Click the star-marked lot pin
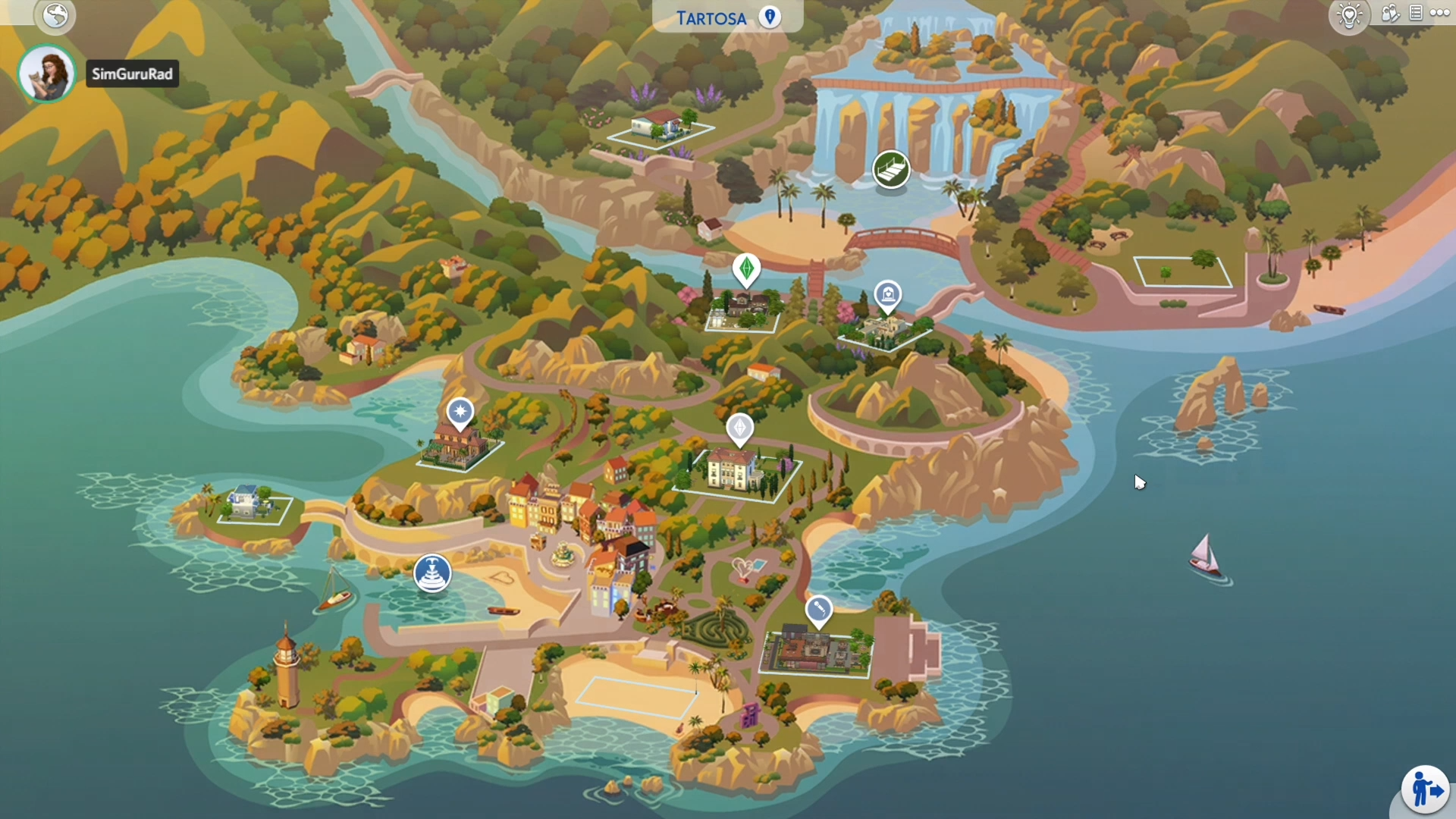 pyautogui.click(x=460, y=412)
